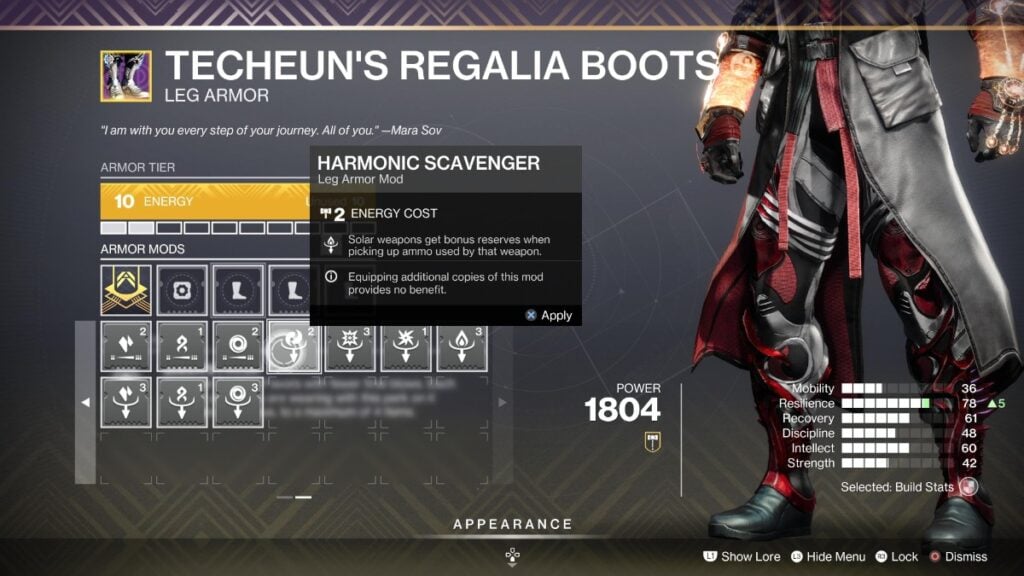The height and width of the screenshot is (576, 1024).
Task: Choose the flame scavenger mod costing 3
Action: 462,347
